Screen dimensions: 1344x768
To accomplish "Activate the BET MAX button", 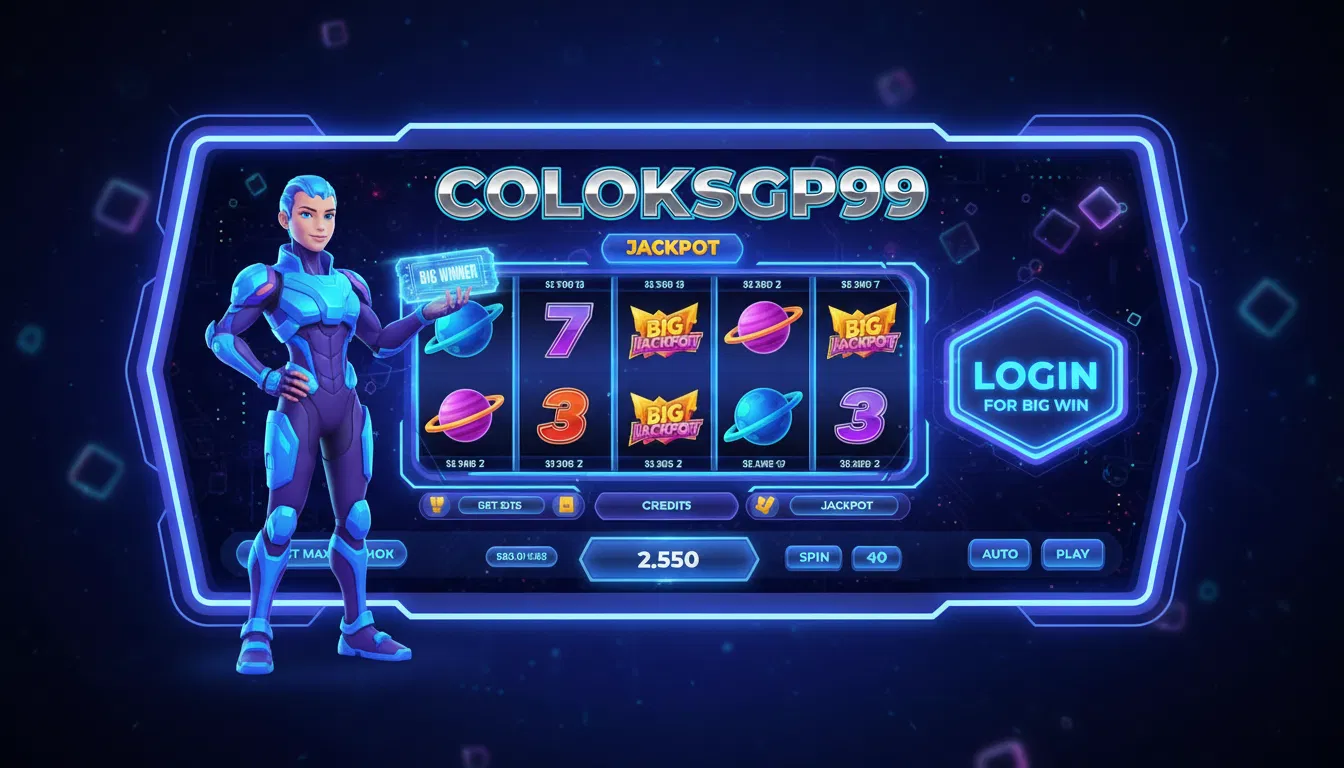I will click(x=322, y=554).
